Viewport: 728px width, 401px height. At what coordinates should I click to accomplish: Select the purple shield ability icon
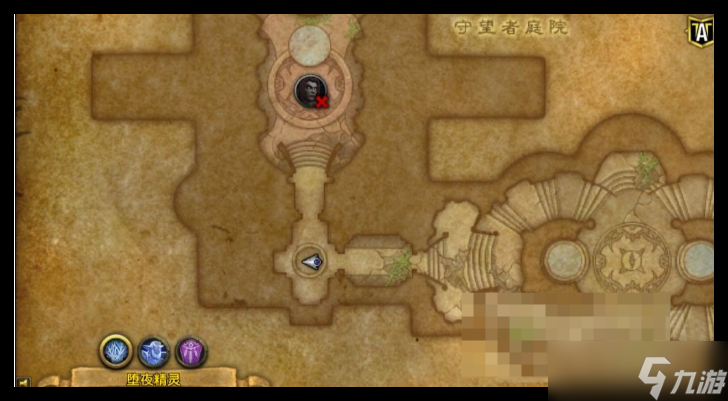point(191,351)
